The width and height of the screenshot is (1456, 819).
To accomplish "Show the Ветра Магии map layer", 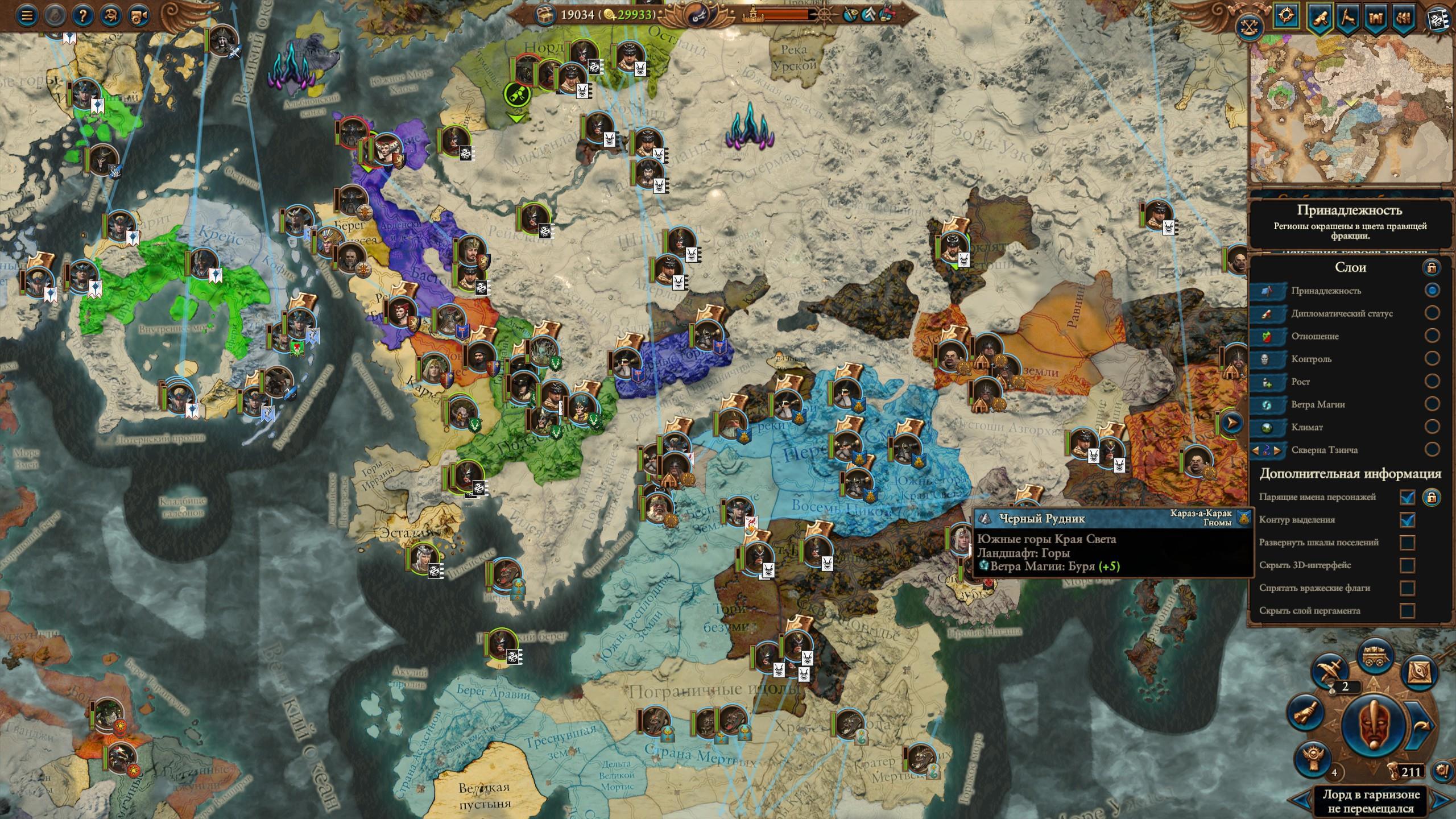I will coord(1432,404).
